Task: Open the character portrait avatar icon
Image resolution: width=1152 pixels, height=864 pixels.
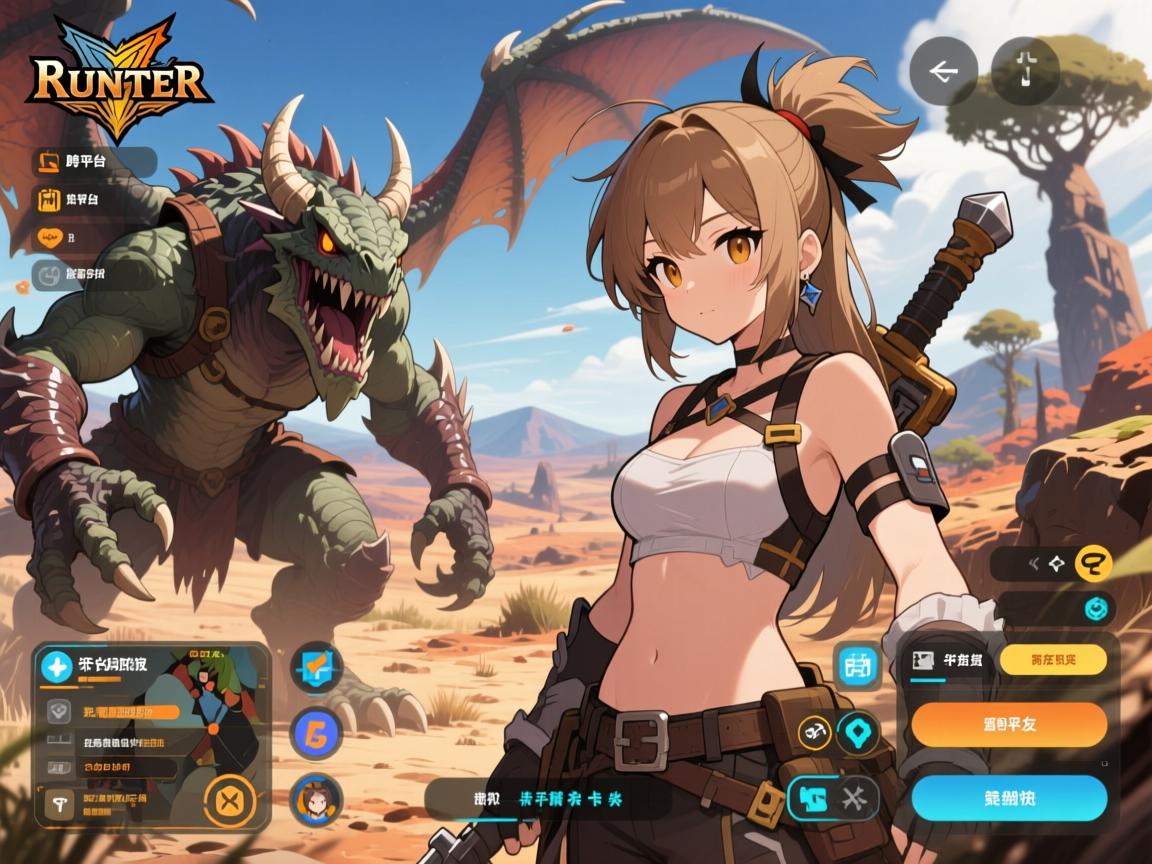Action: pos(317,799)
